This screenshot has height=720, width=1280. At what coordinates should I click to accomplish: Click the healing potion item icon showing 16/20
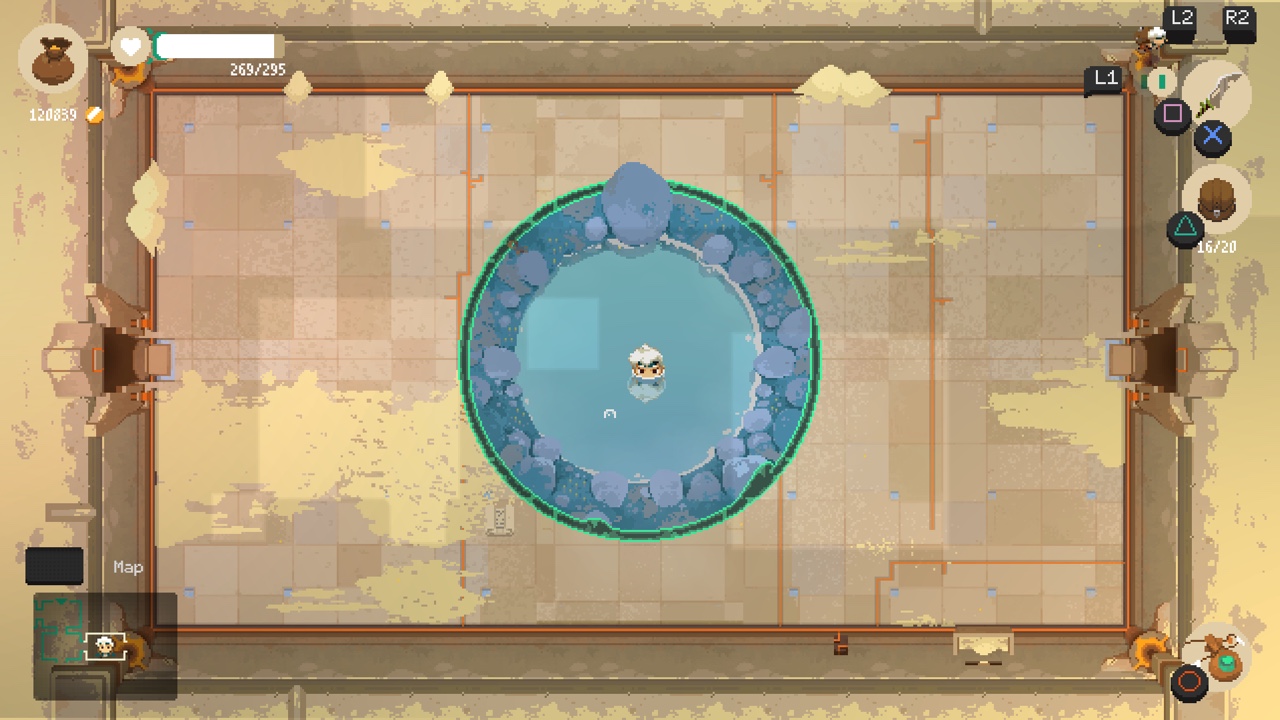coord(1217,200)
